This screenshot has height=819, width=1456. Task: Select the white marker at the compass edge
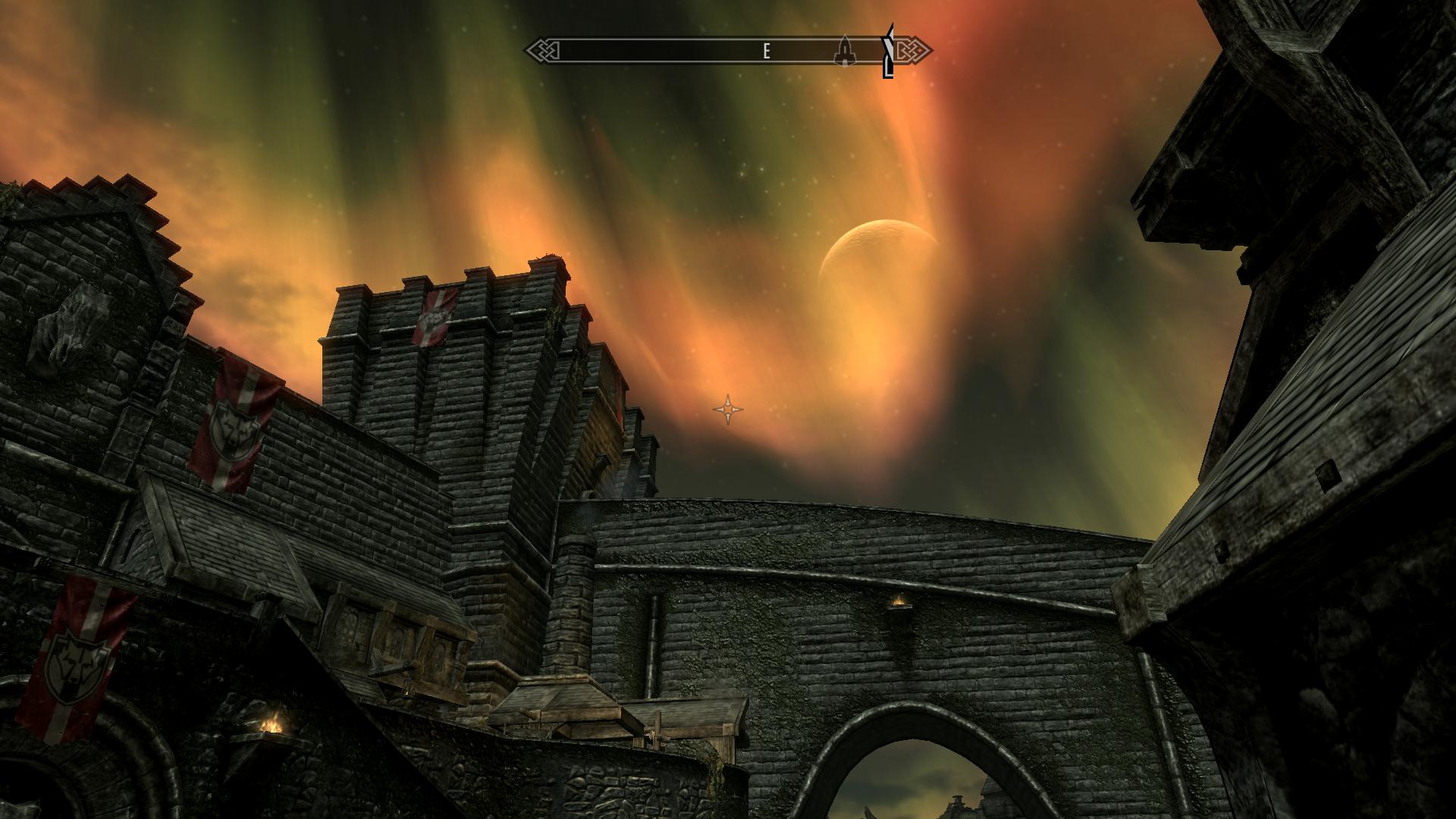coord(888,52)
